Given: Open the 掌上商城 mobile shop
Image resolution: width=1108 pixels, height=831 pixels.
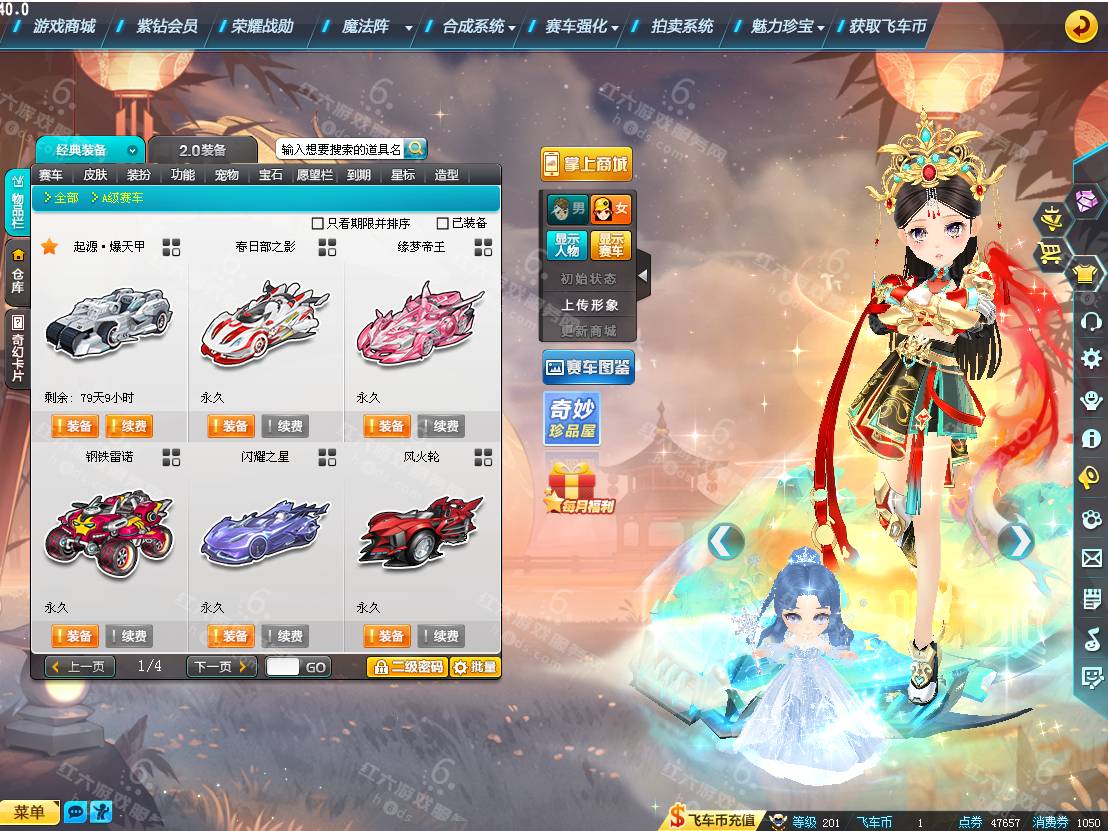Looking at the screenshot, I should click(x=586, y=164).
